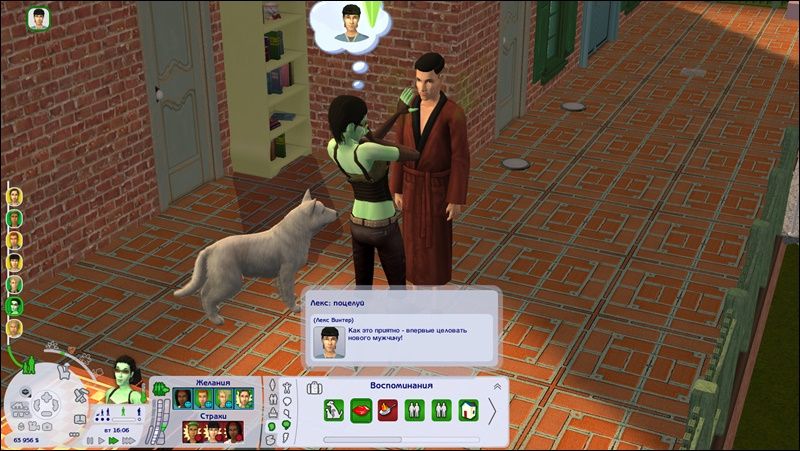800x451 pixels.
Task: Open the suitcase icon beside memories title
Action: tap(315, 387)
